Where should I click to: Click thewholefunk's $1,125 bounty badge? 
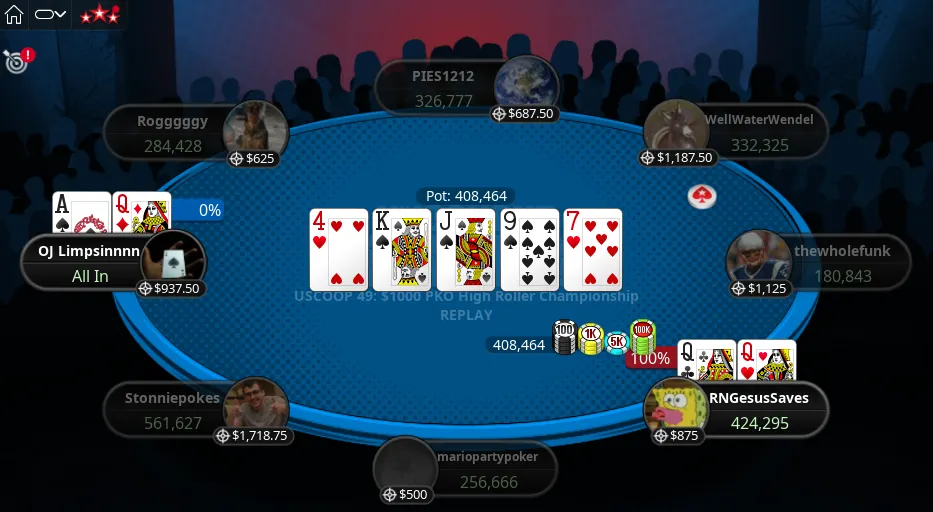click(x=763, y=289)
